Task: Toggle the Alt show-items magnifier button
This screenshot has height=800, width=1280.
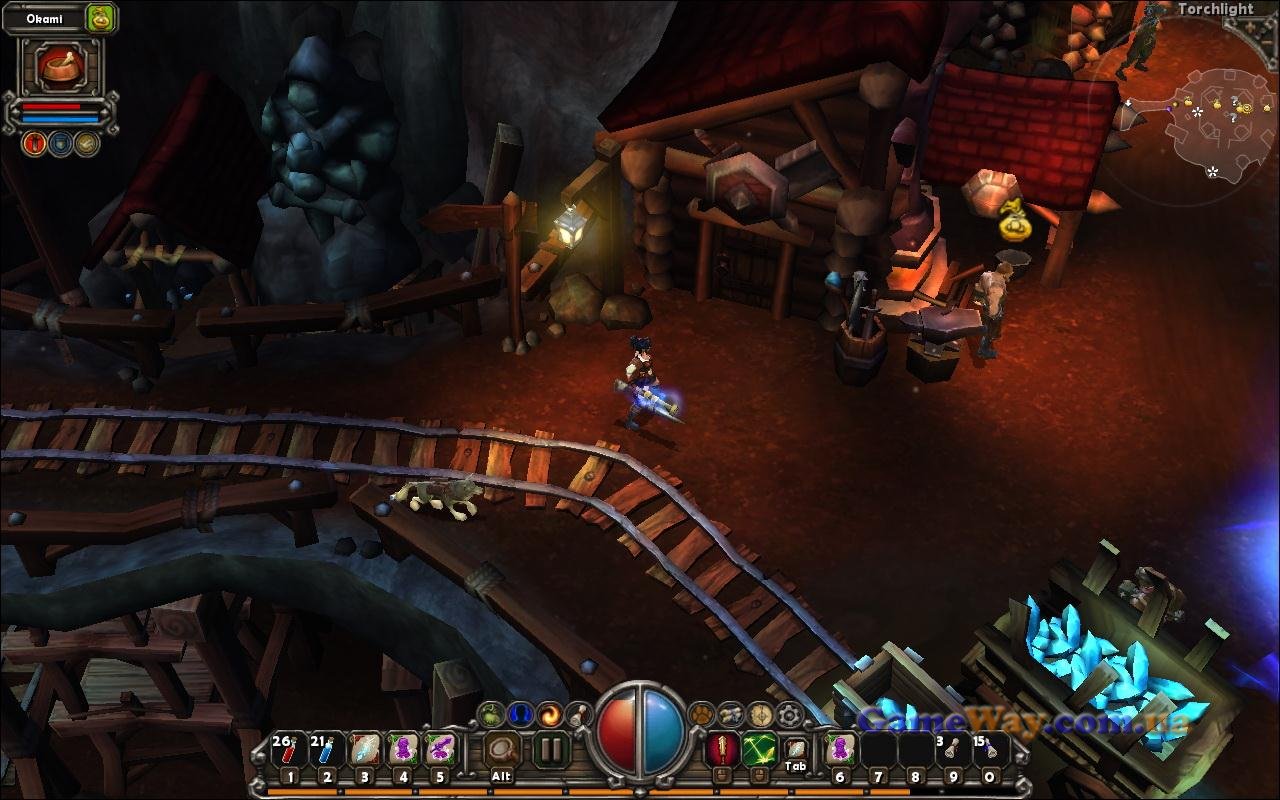Action: coord(503,750)
